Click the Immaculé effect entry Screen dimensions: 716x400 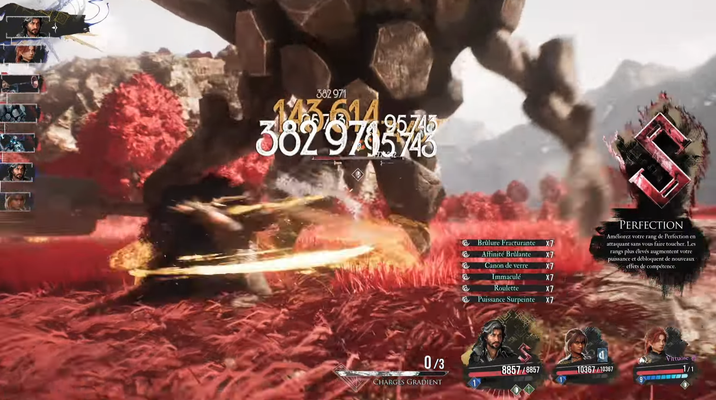(507, 277)
